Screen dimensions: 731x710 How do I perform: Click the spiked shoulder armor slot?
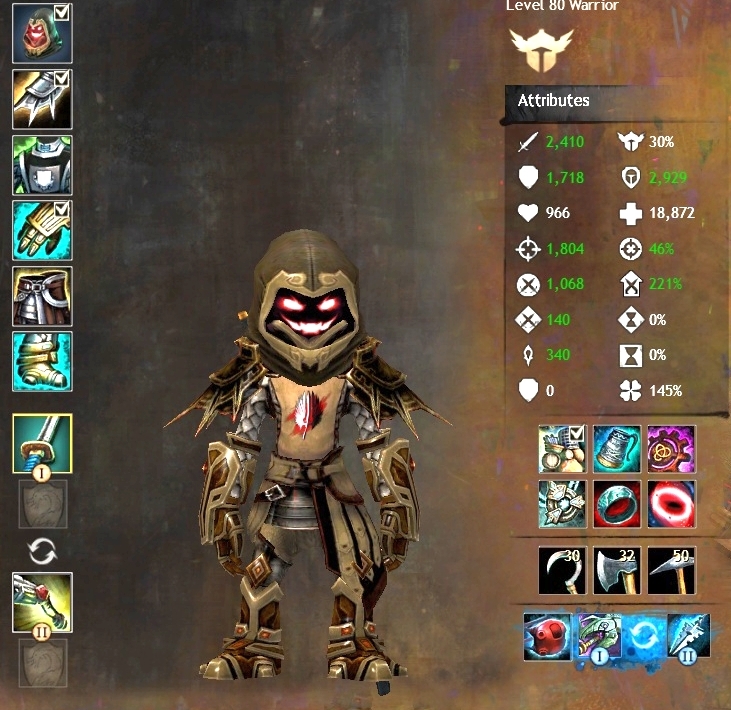click(41, 98)
